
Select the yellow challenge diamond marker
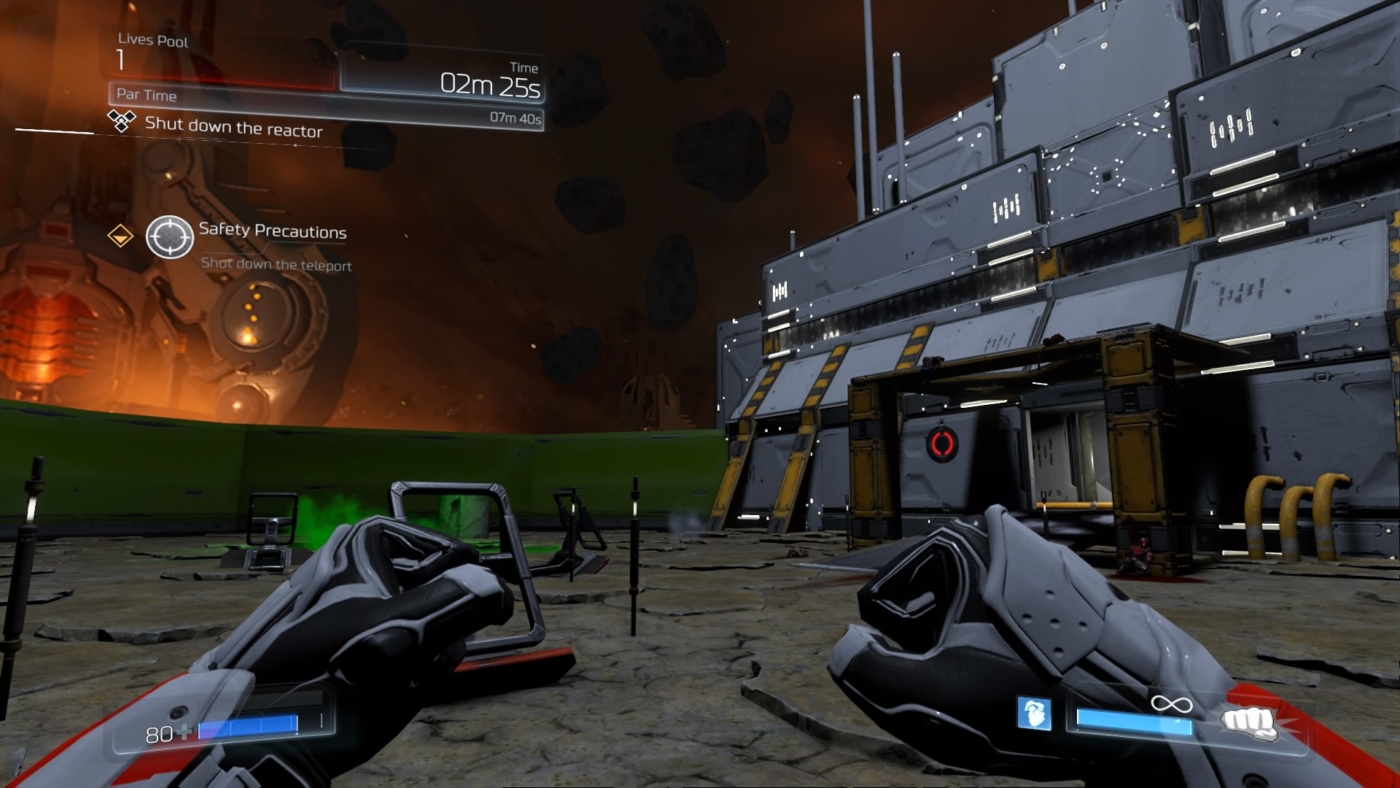point(119,237)
